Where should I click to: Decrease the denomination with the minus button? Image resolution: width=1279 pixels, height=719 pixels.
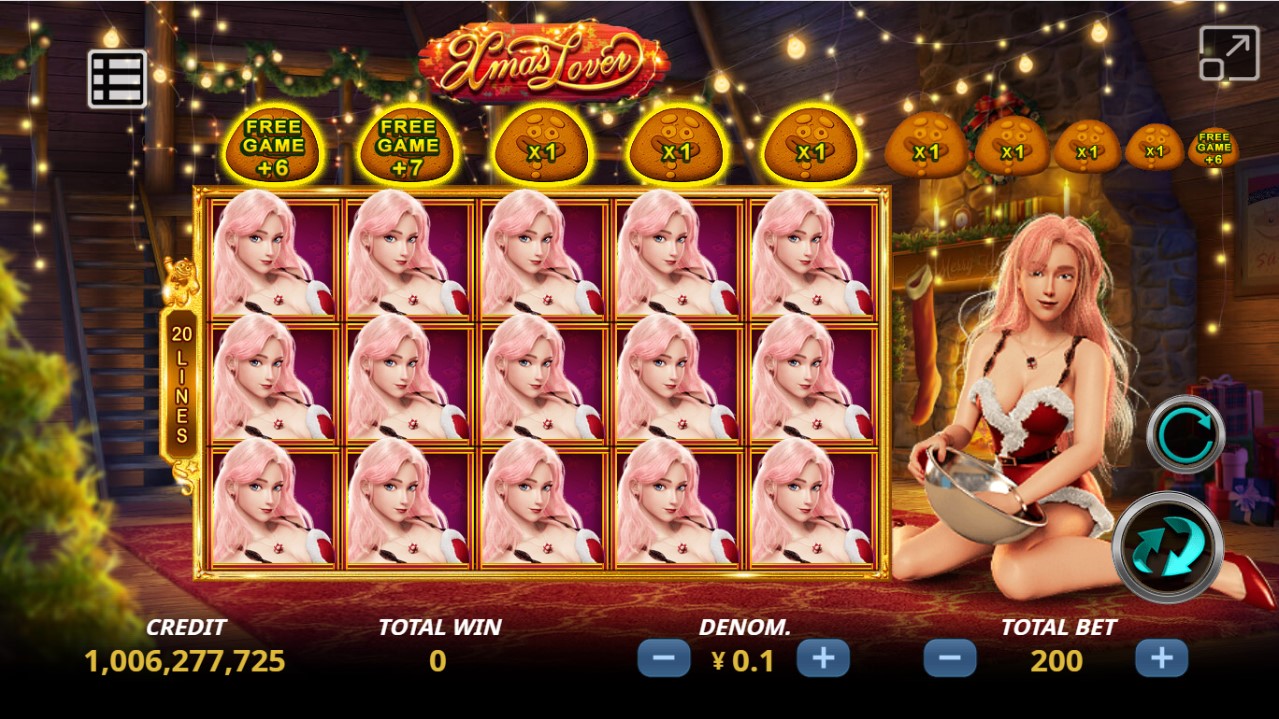664,659
